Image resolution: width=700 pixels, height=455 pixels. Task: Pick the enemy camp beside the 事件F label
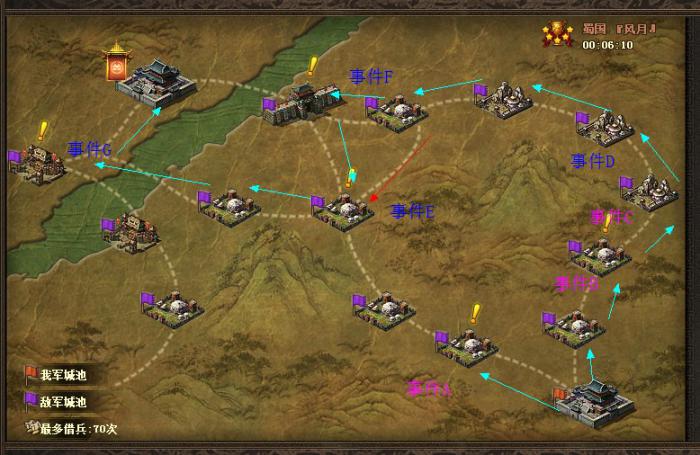click(x=397, y=110)
